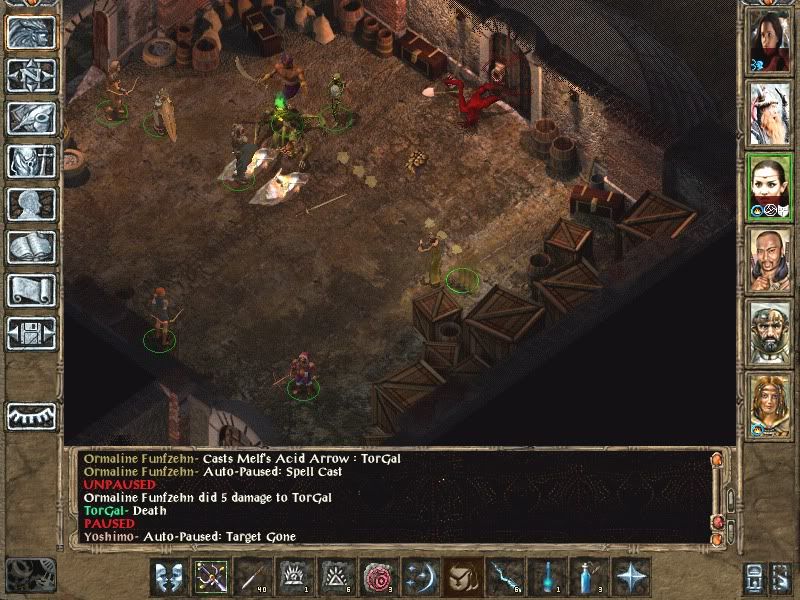This screenshot has height=600, width=800.
Task: Open the priest scroll button
Action: (31, 290)
